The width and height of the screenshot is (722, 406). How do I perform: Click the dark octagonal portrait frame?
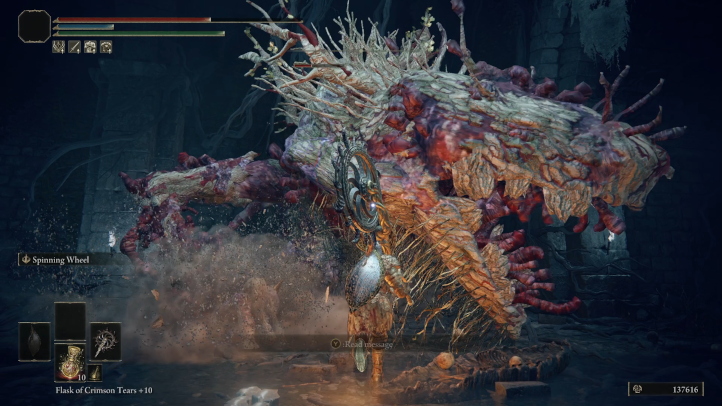coord(34,26)
